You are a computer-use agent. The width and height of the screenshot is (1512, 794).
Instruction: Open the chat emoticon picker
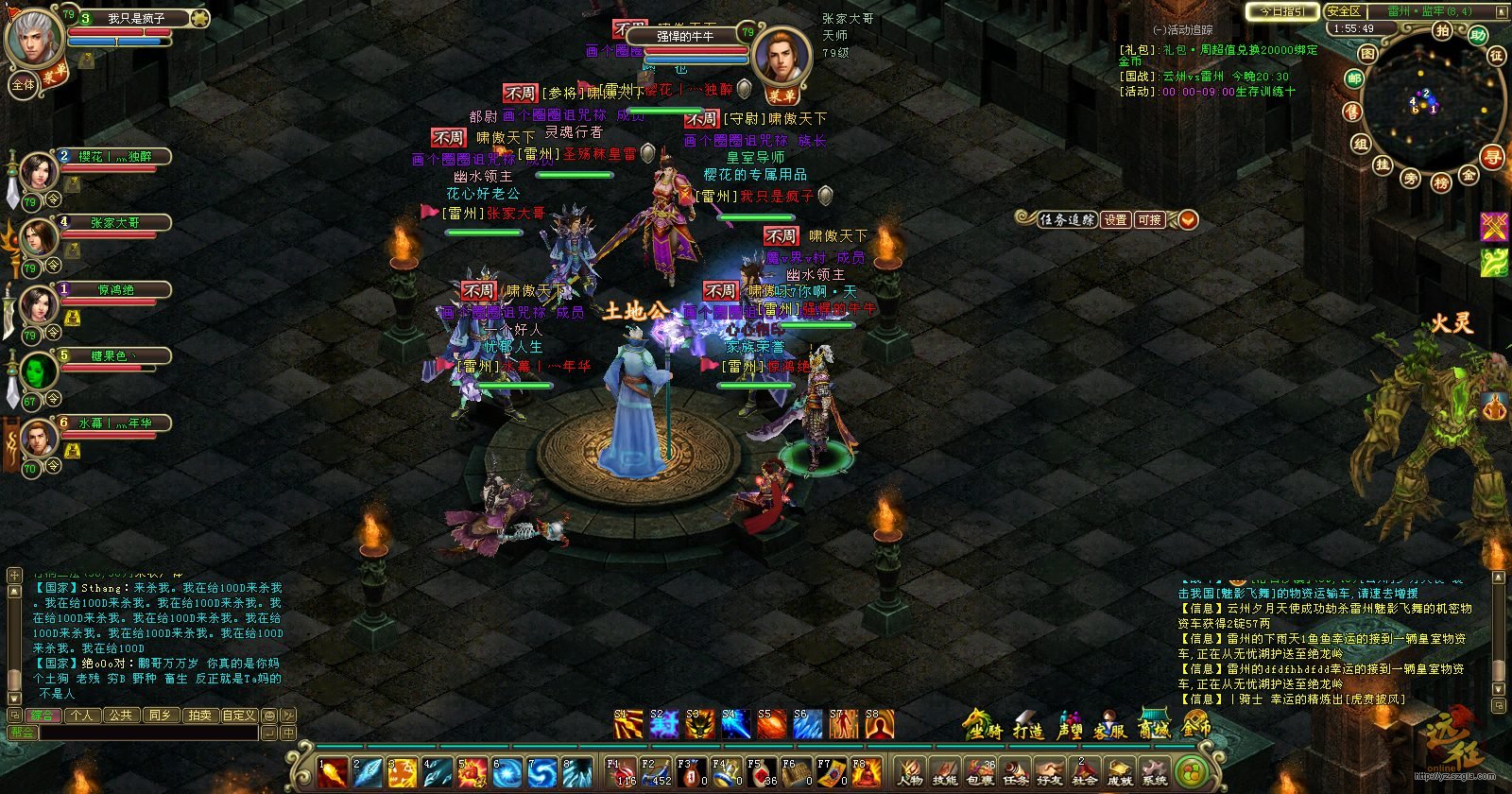[268, 716]
